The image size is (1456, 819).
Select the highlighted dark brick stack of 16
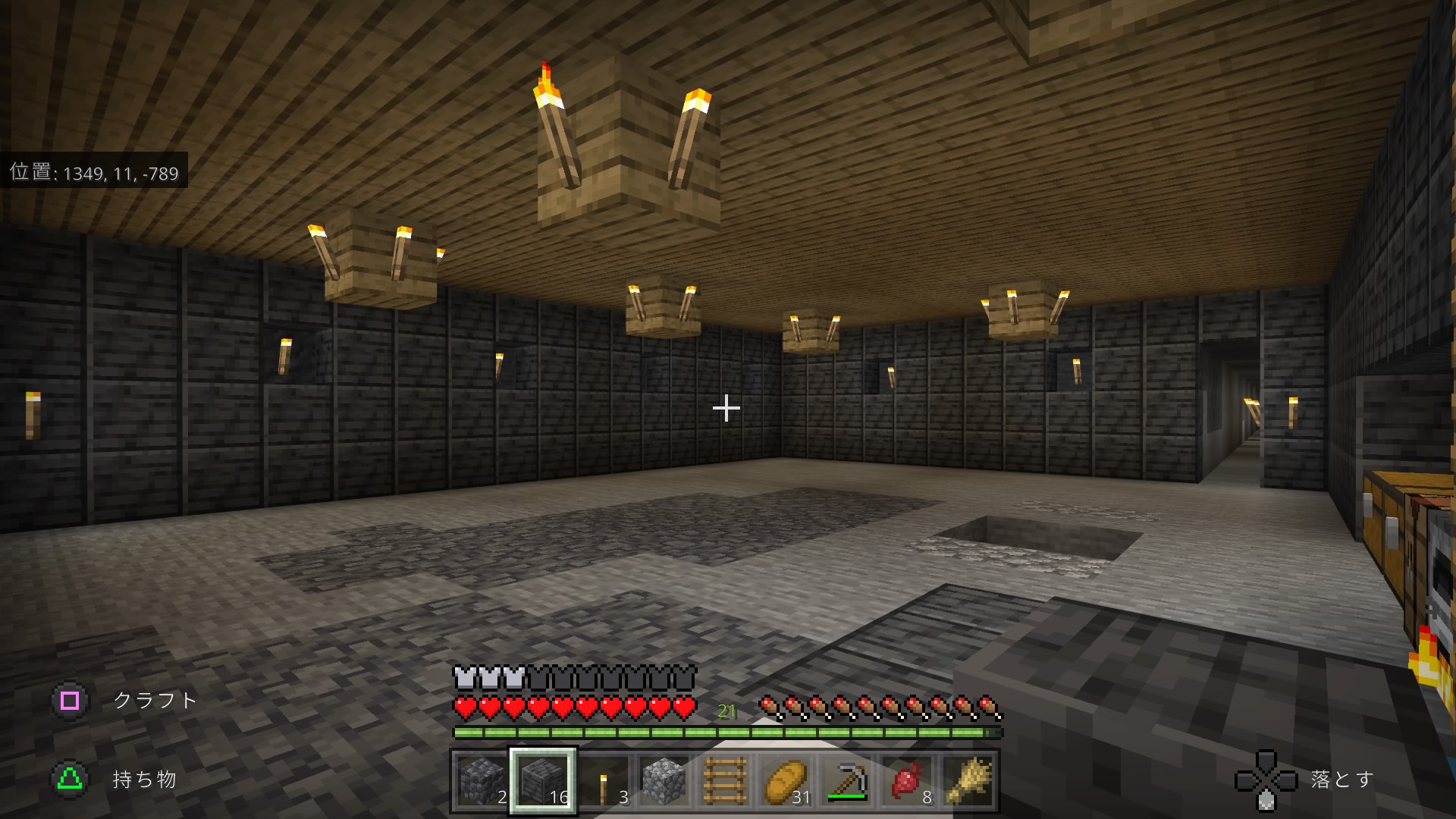pos(543,780)
